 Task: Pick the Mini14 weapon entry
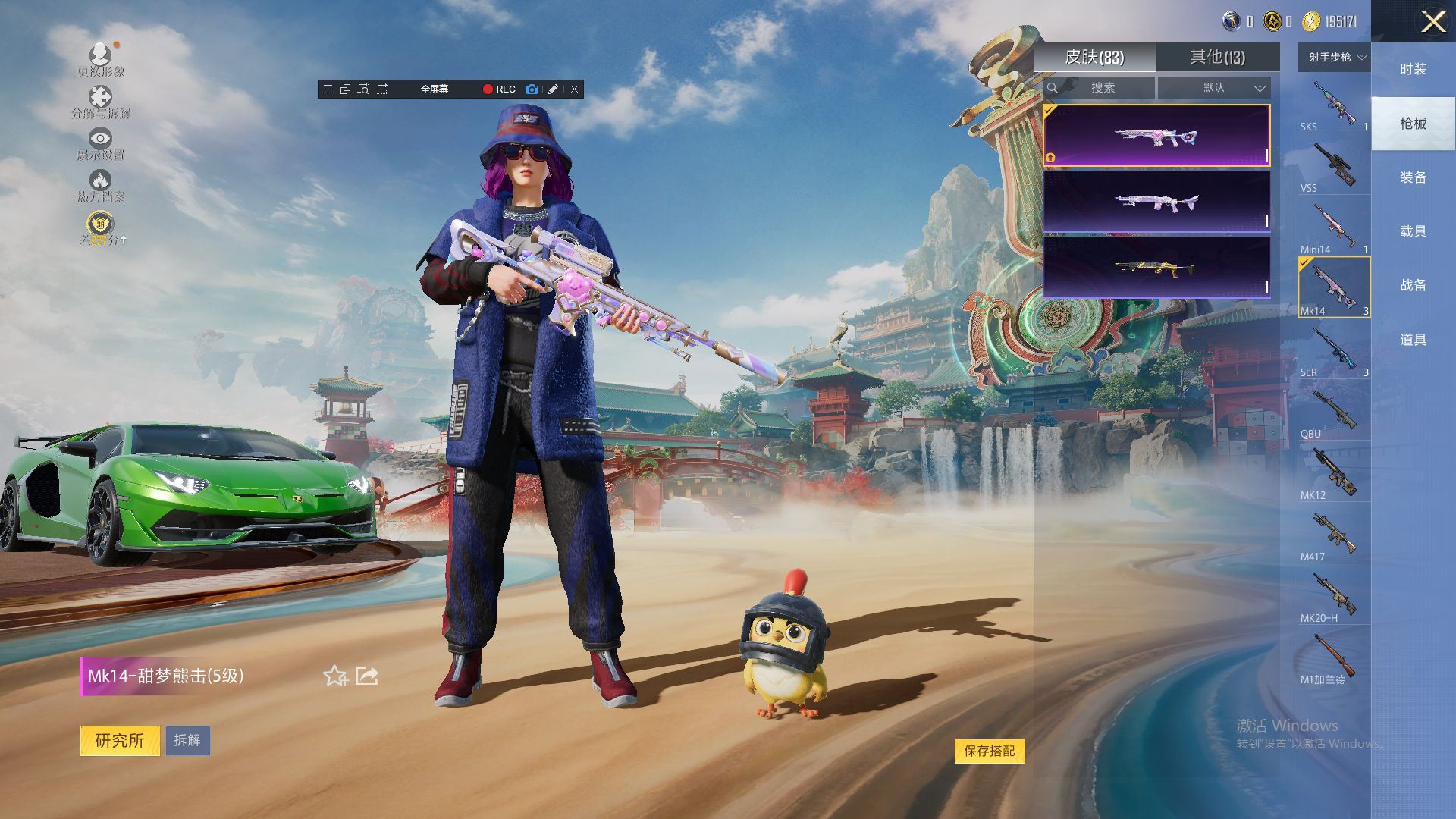point(1334,227)
